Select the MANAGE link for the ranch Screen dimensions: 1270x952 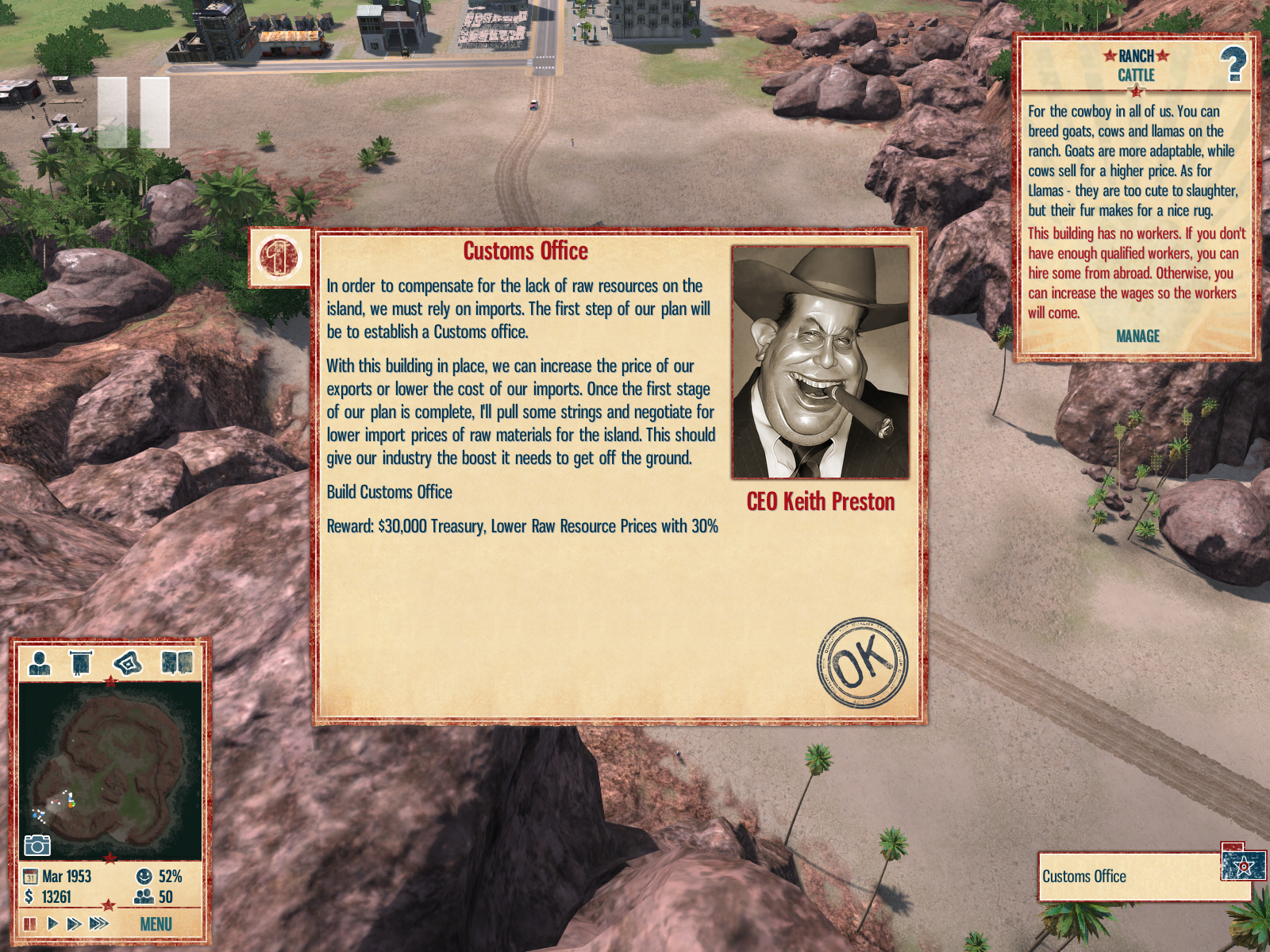[1137, 336]
